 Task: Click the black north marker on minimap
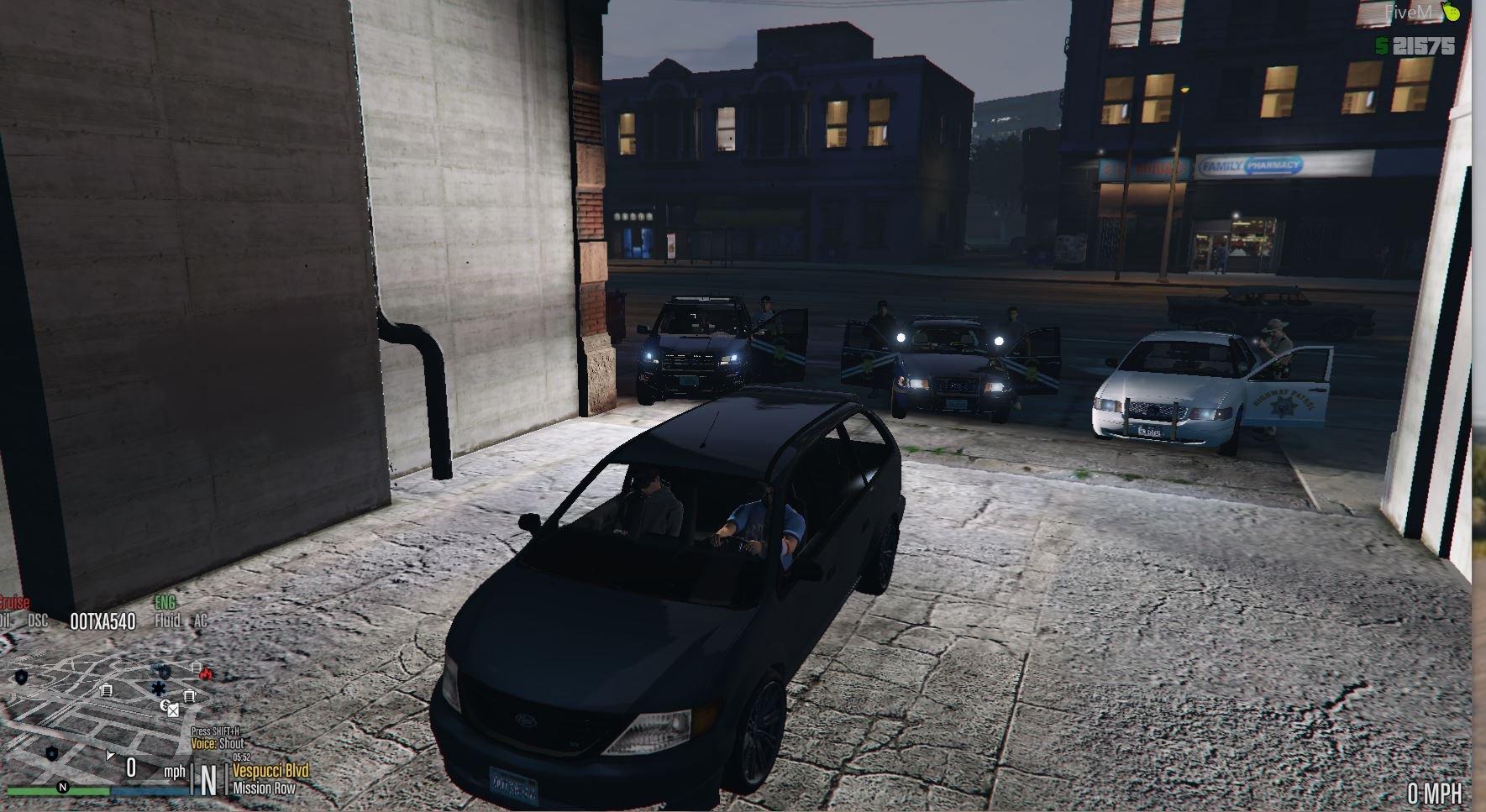pos(62,787)
